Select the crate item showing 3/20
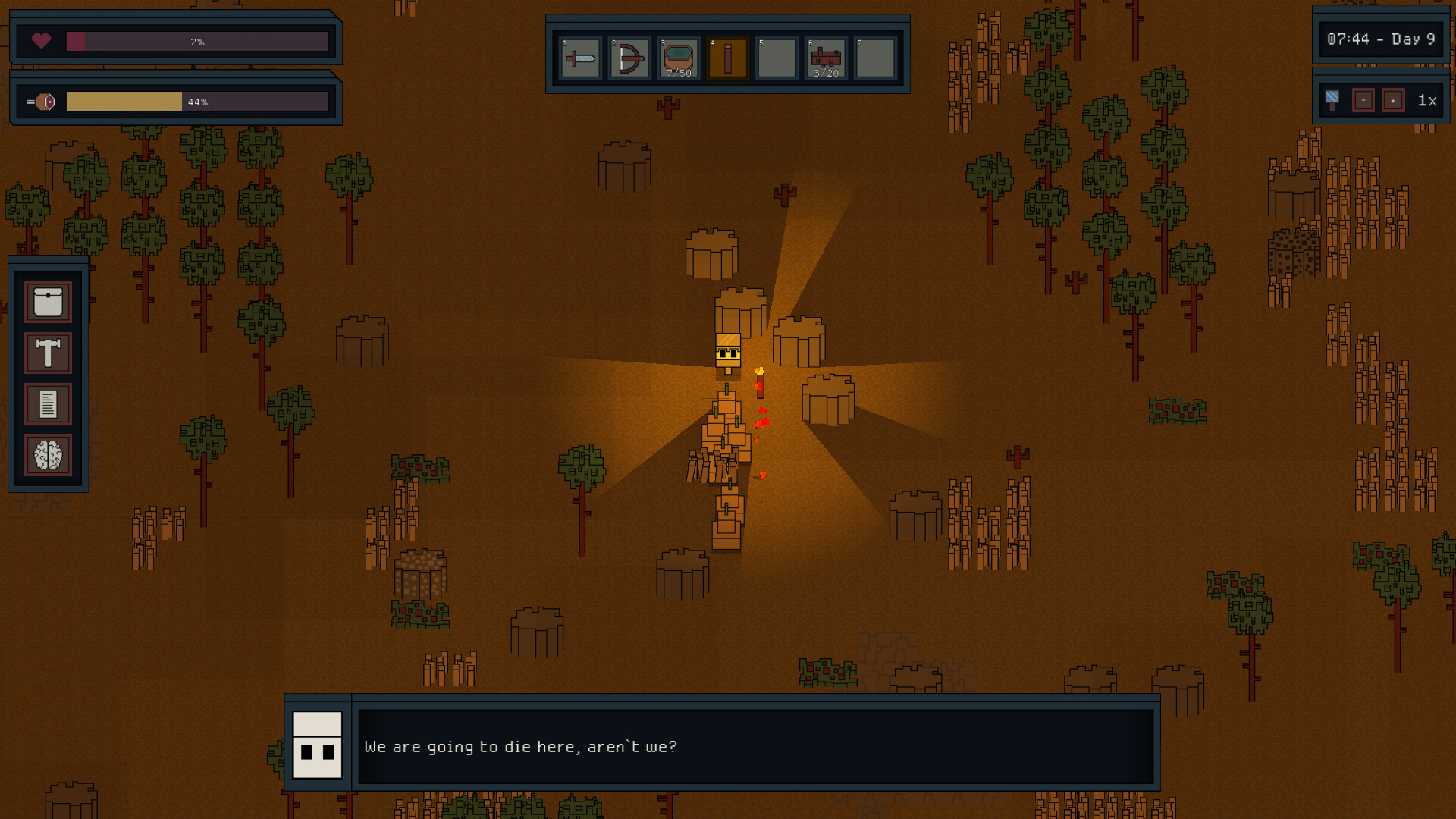This screenshot has width=1456, height=819. coord(826,58)
